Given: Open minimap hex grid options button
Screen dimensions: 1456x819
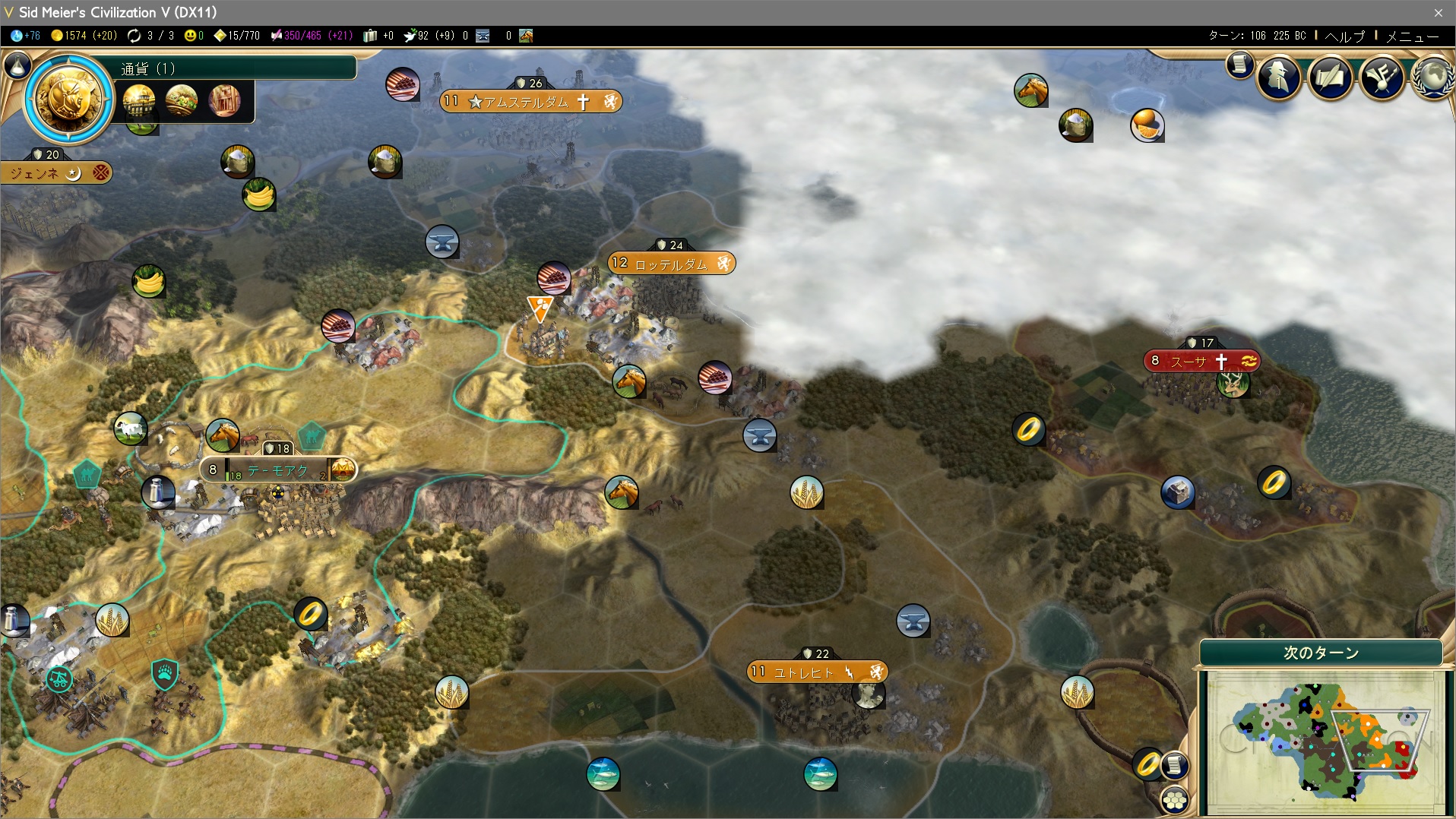Looking at the screenshot, I should click(x=1174, y=799).
